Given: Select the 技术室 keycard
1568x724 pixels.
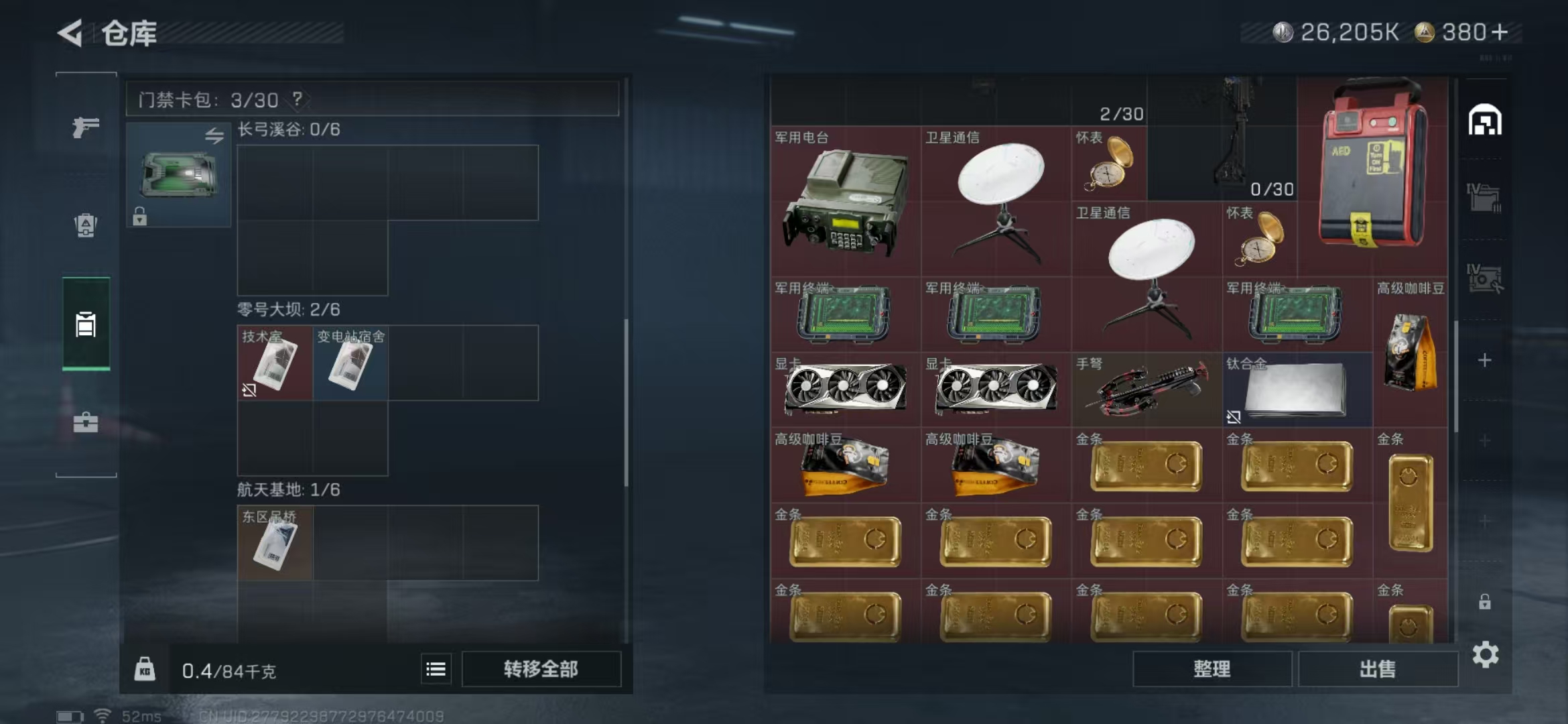Looking at the screenshot, I should (275, 363).
